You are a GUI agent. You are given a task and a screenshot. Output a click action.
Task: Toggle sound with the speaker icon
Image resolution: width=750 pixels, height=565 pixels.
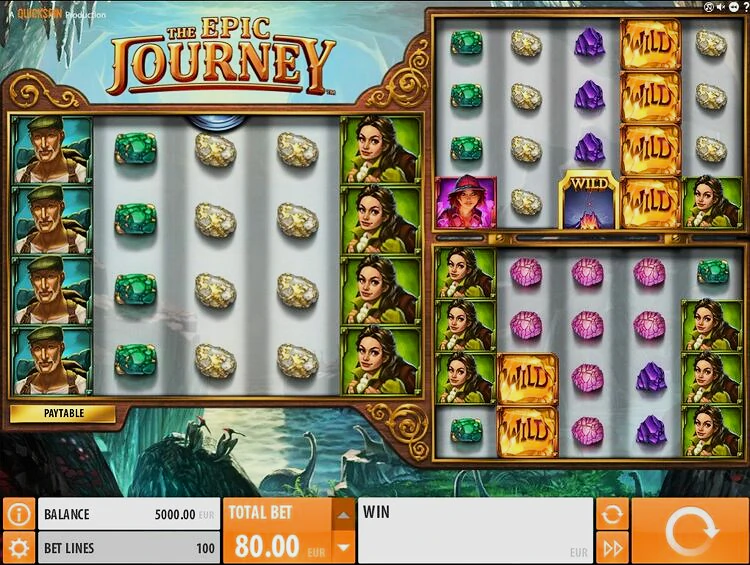[720, 7]
